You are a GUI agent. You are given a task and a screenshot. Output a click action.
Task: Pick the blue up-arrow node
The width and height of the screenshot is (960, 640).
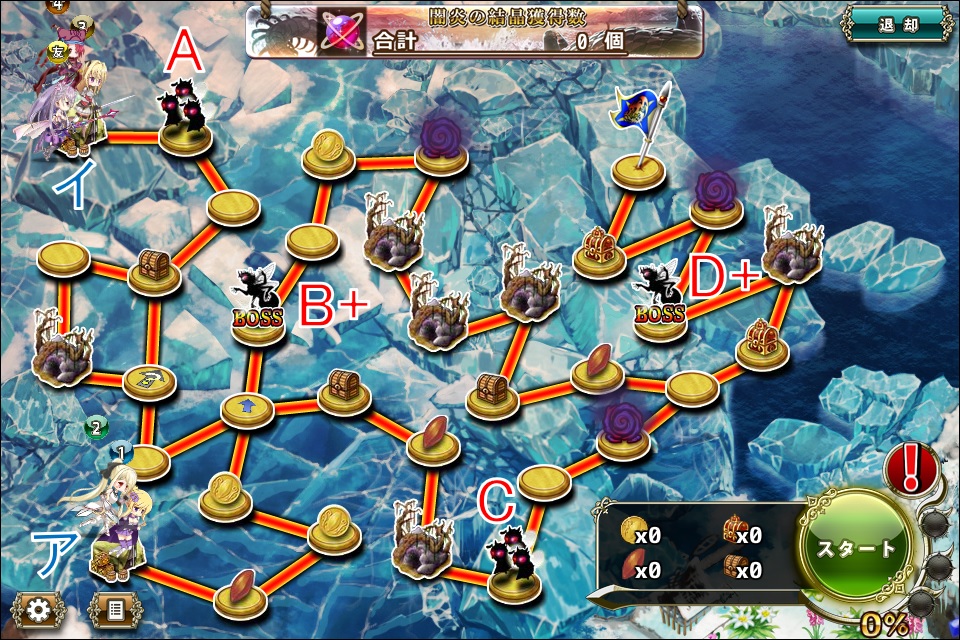coord(247,408)
